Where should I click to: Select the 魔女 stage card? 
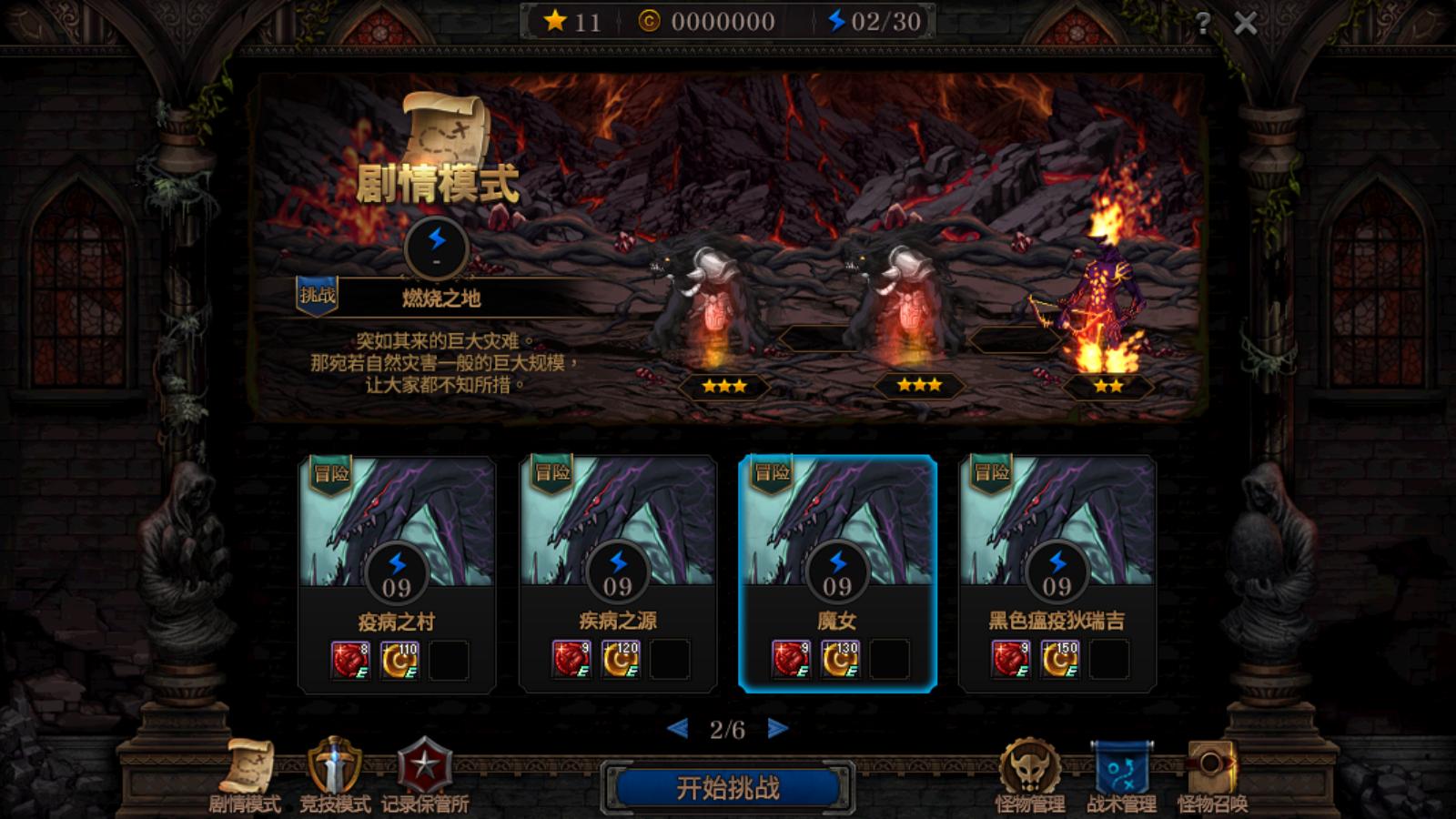[x=844, y=573]
